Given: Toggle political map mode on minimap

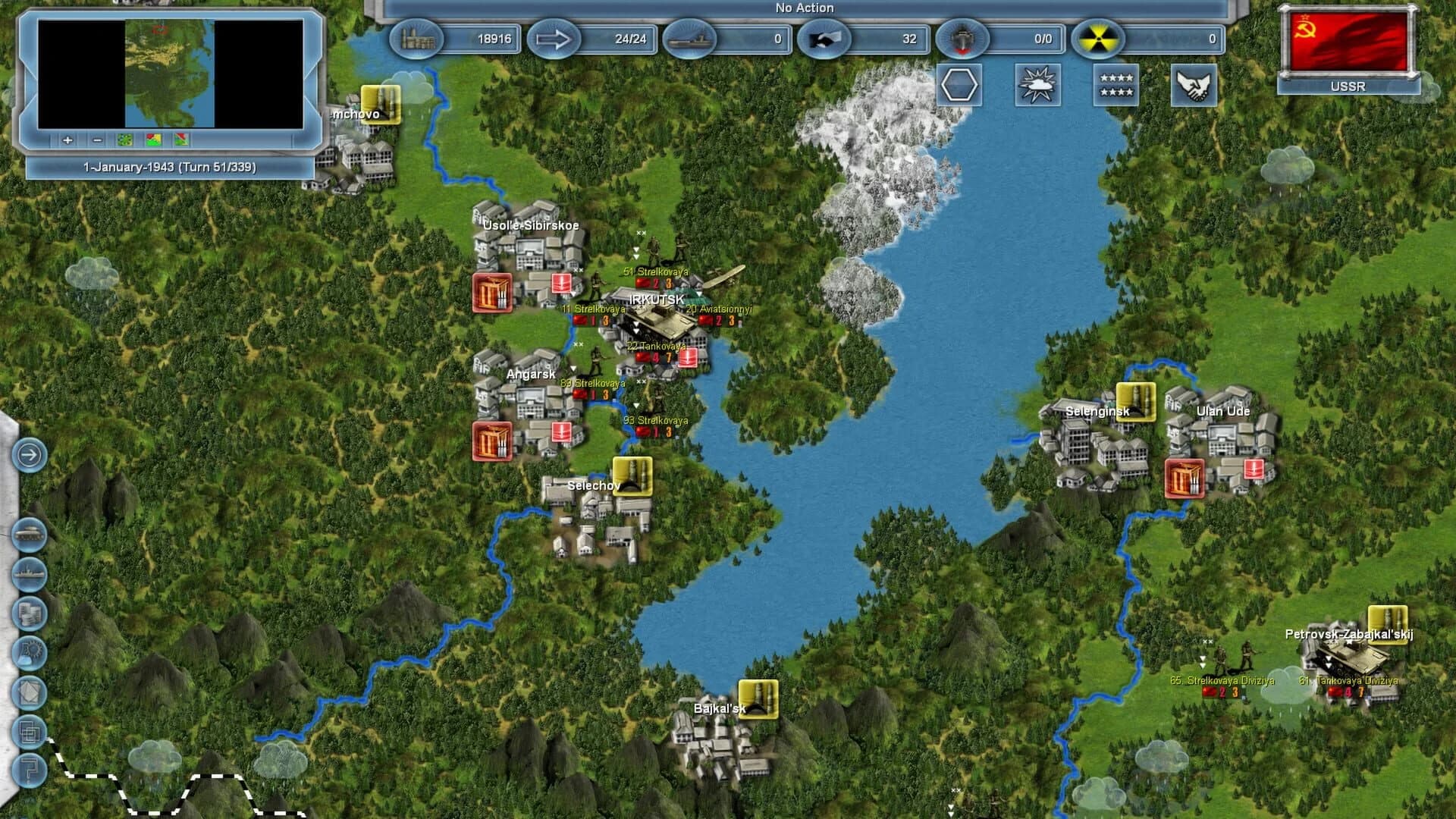Looking at the screenshot, I should point(153,140).
